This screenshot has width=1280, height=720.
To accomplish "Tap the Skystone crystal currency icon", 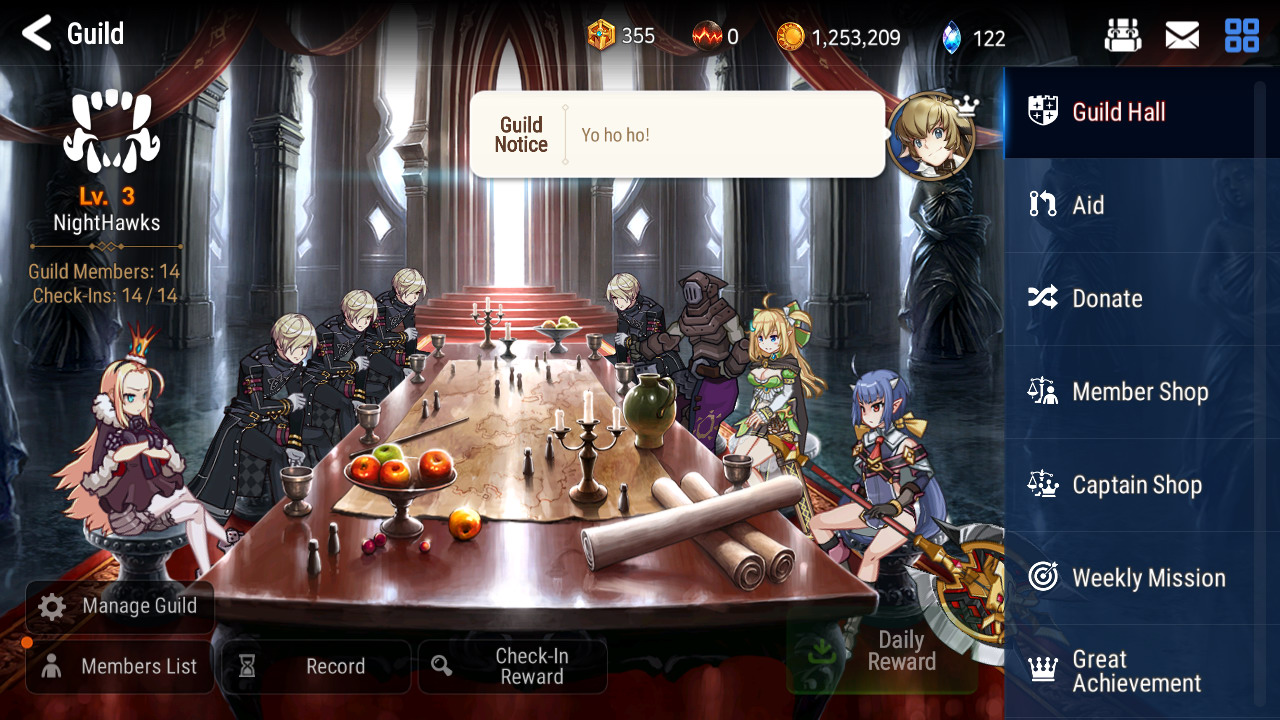I will coord(951,38).
